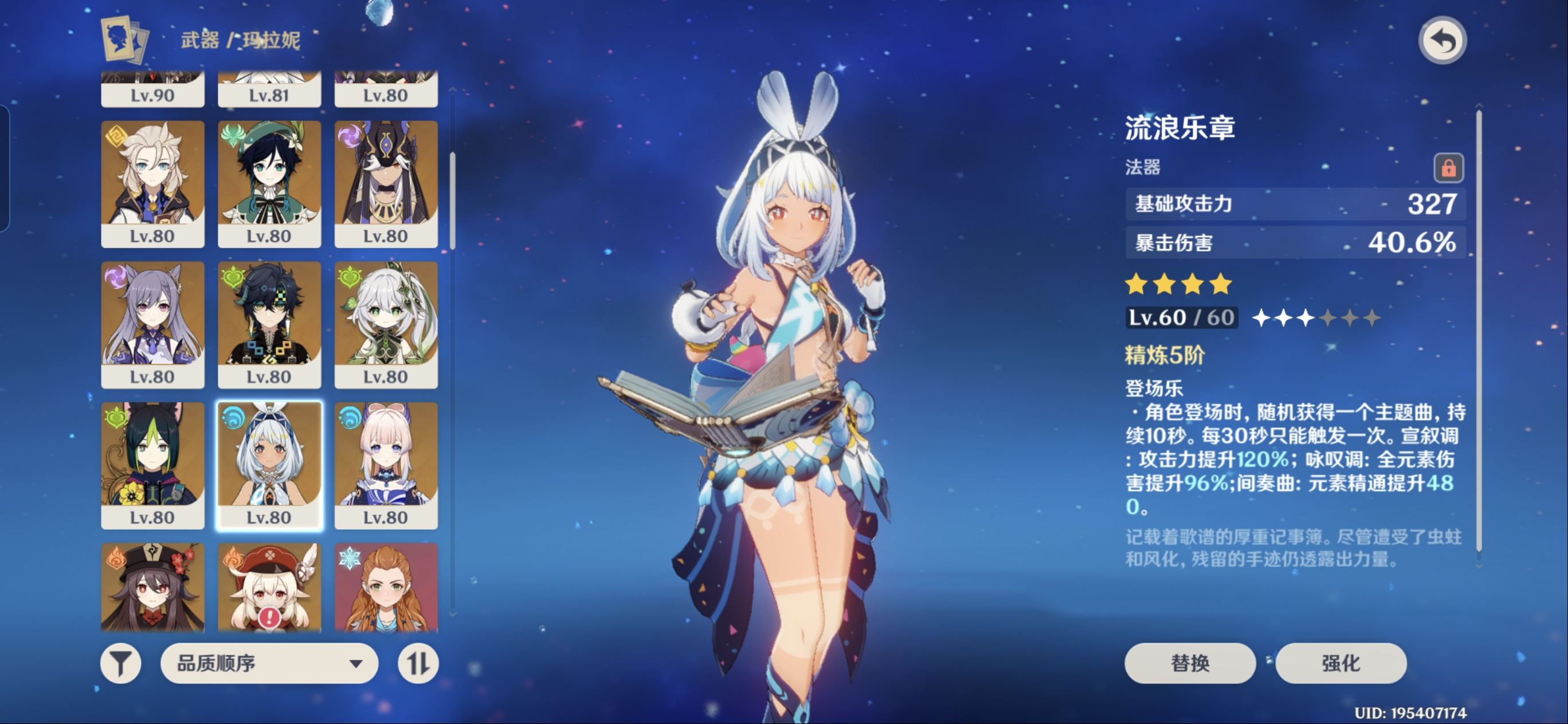Pick Aloy's character portrait
The height and width of the screenshot is (724, 1568).
coord(386,587)
